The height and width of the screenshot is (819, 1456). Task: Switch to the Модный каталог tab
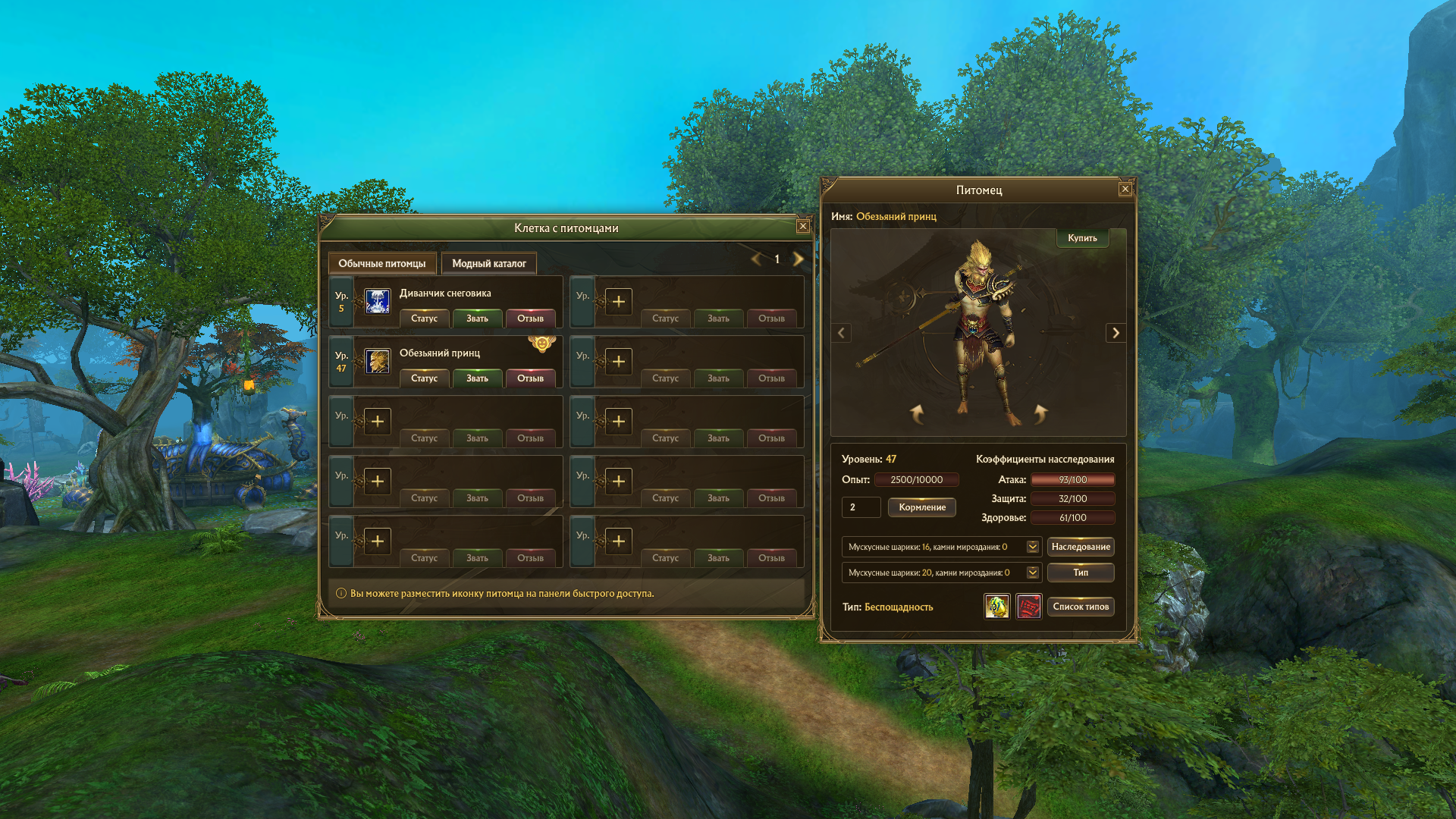click(488, 264)
